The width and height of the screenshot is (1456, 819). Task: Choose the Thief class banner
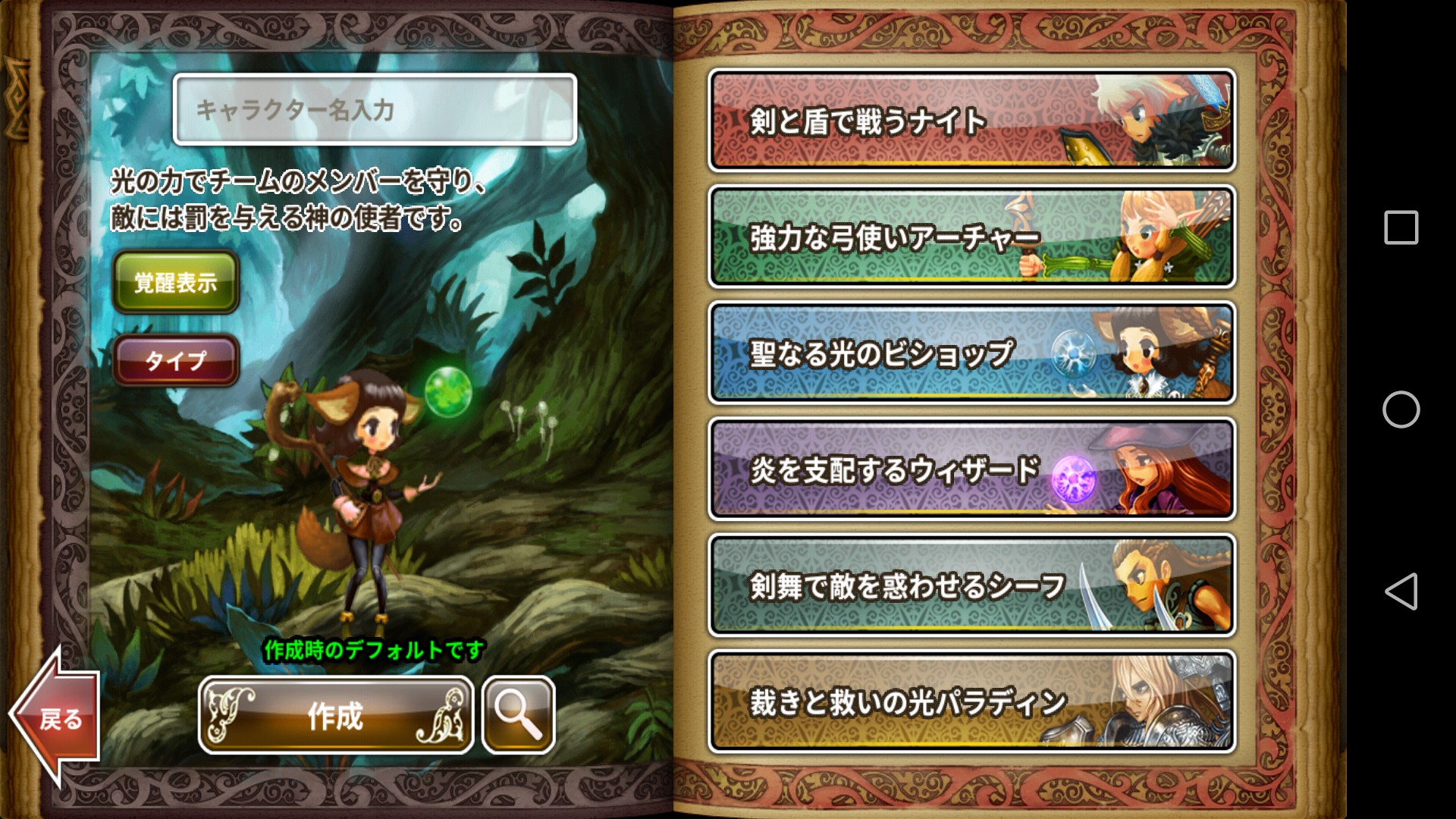971,585
